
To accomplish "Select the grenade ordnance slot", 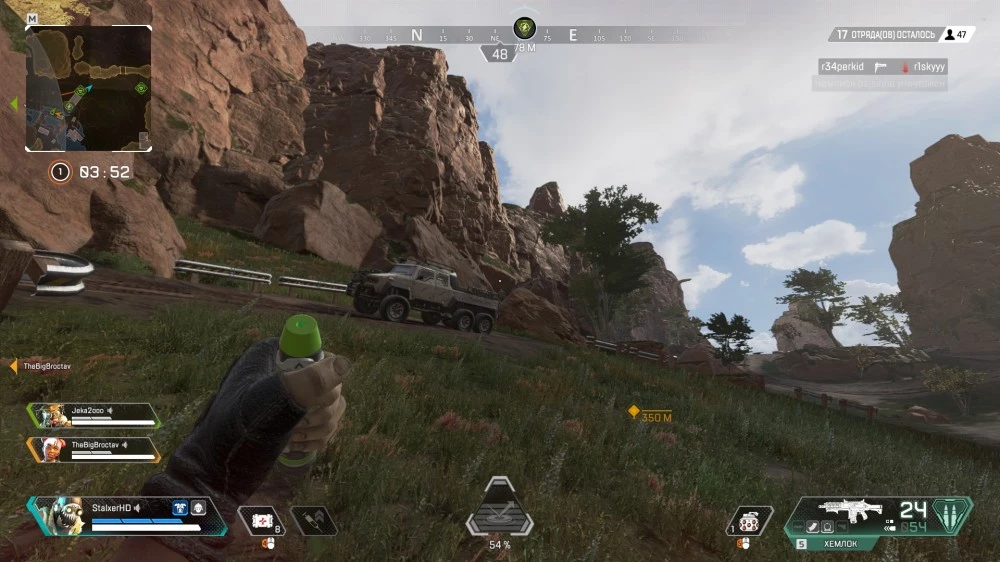I will (x=750, y=520).
